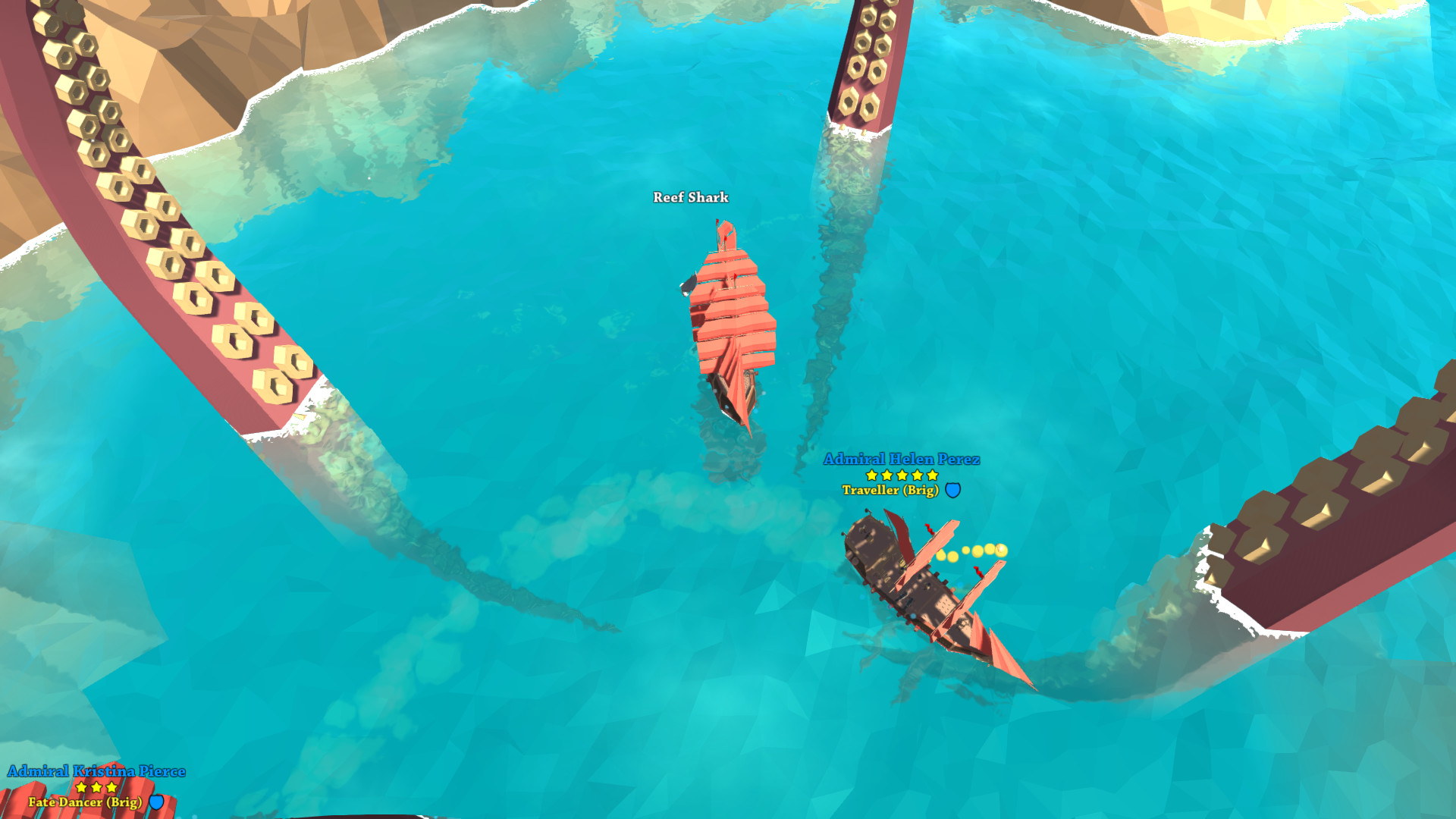Click the Fate Dancer (Brig) label
The height and width of the screenshot is (819, 1456).
[86, 800]
